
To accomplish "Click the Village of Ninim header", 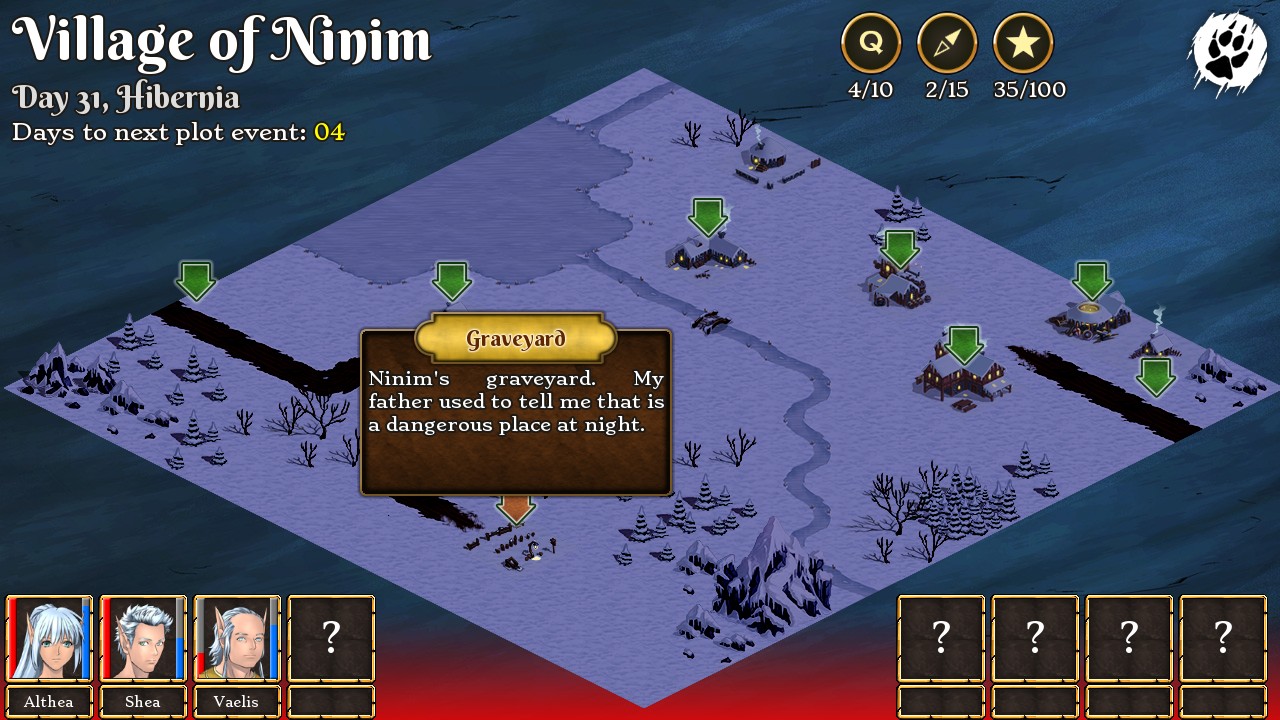I will 222,41.
